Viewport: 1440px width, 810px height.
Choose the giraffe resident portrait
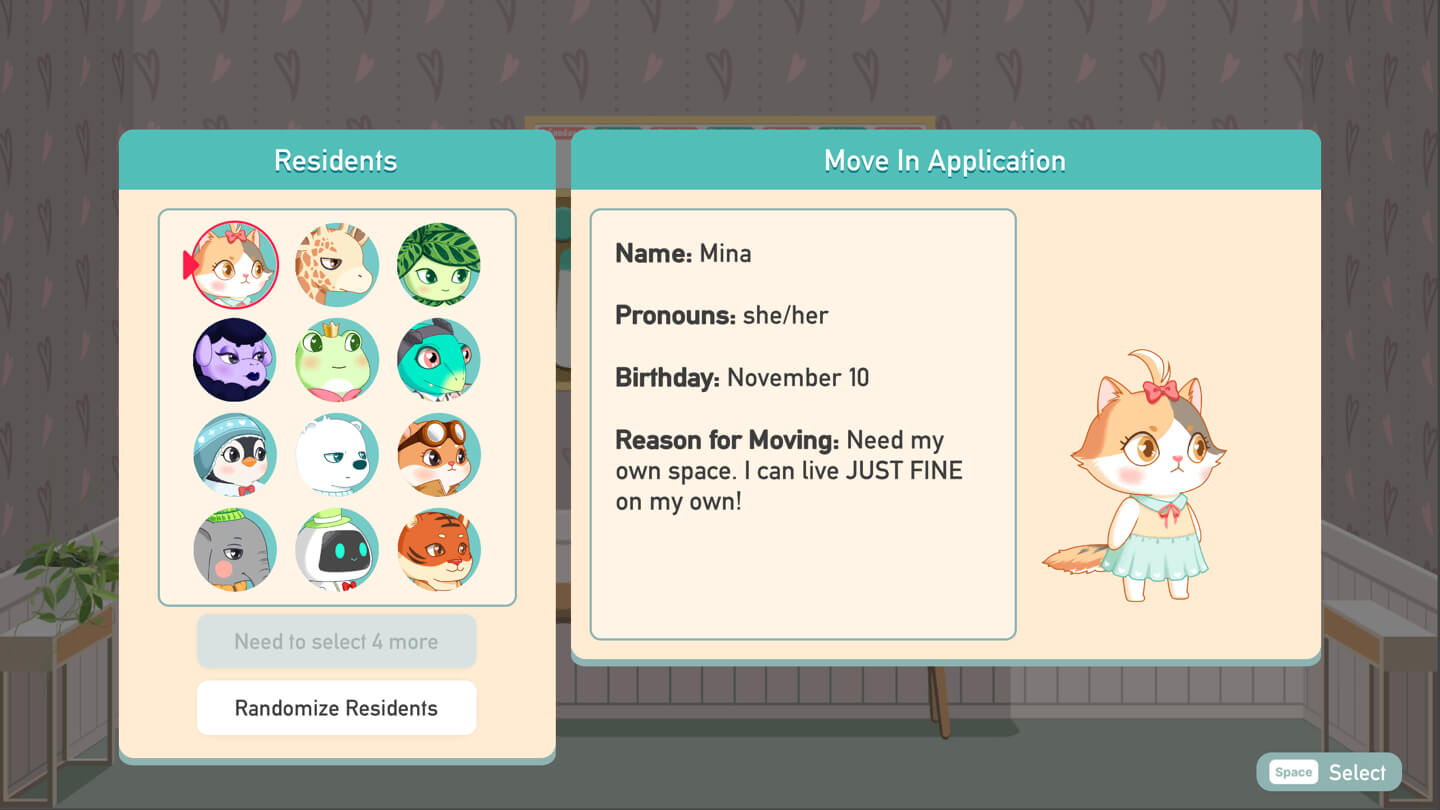click(x=337, y=265)
